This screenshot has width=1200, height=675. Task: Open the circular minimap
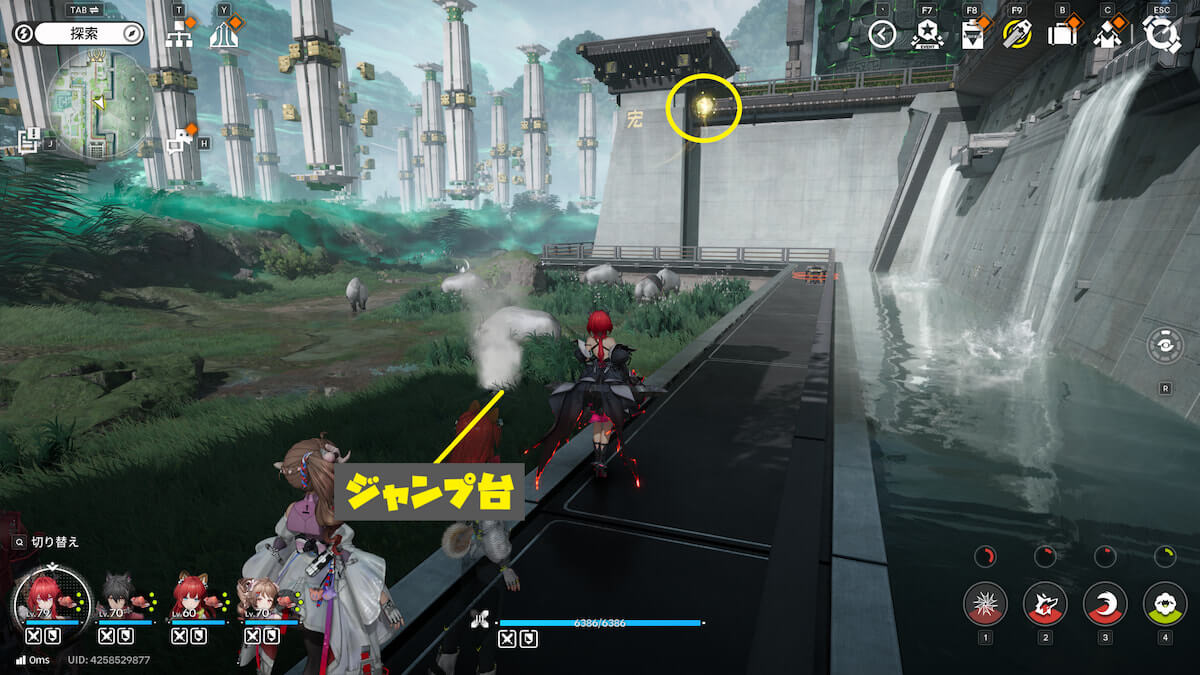[100, 103]
